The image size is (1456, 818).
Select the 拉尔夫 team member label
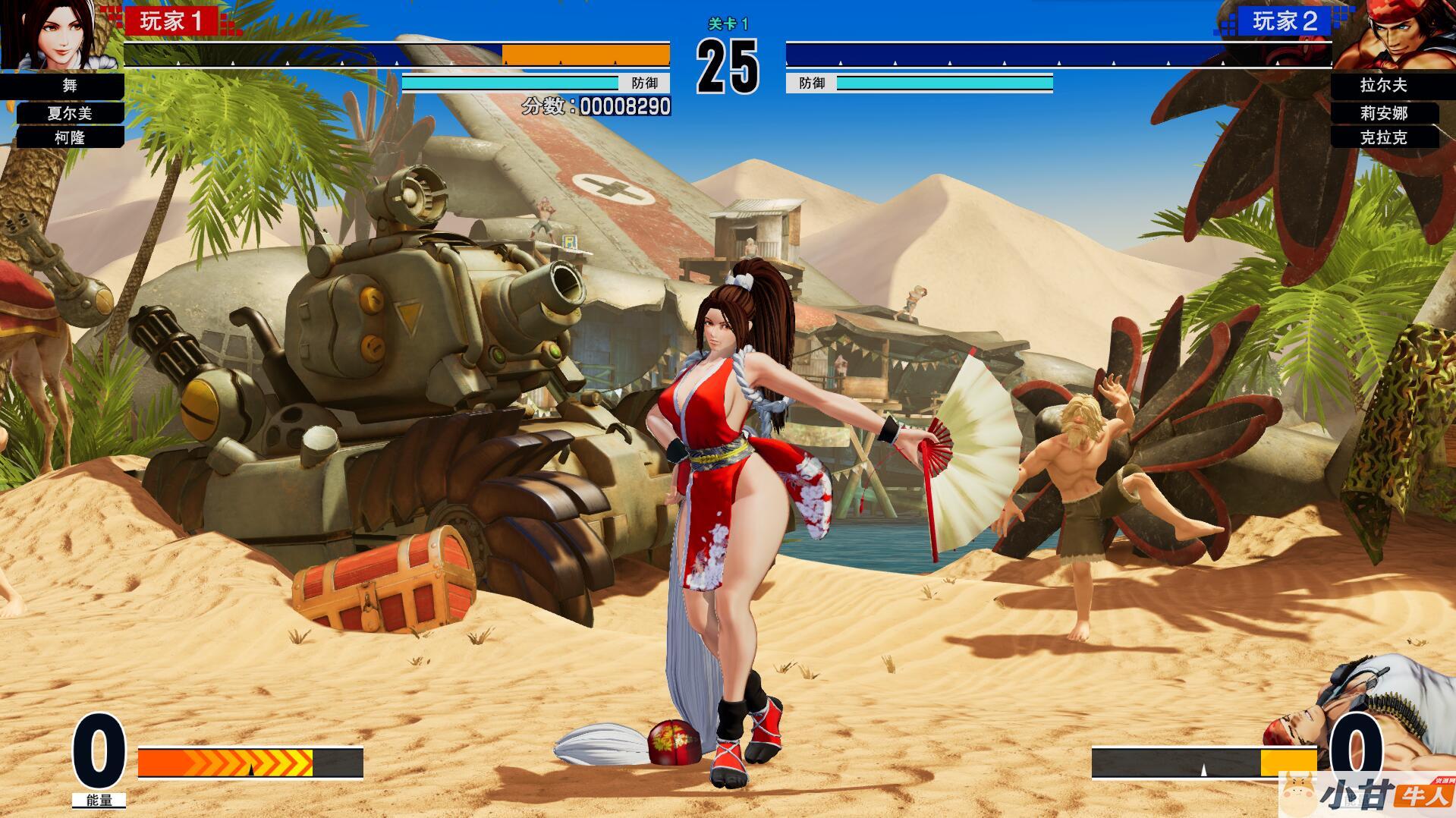click(x=1383, y=86)
